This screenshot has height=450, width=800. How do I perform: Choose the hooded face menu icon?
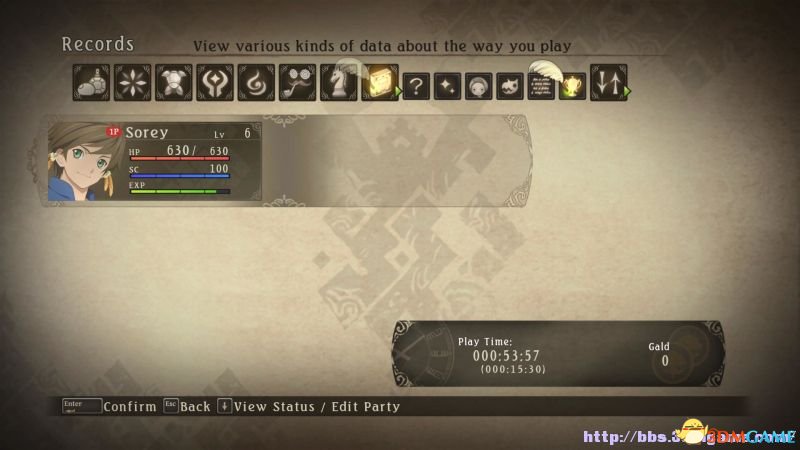(480, 86)
